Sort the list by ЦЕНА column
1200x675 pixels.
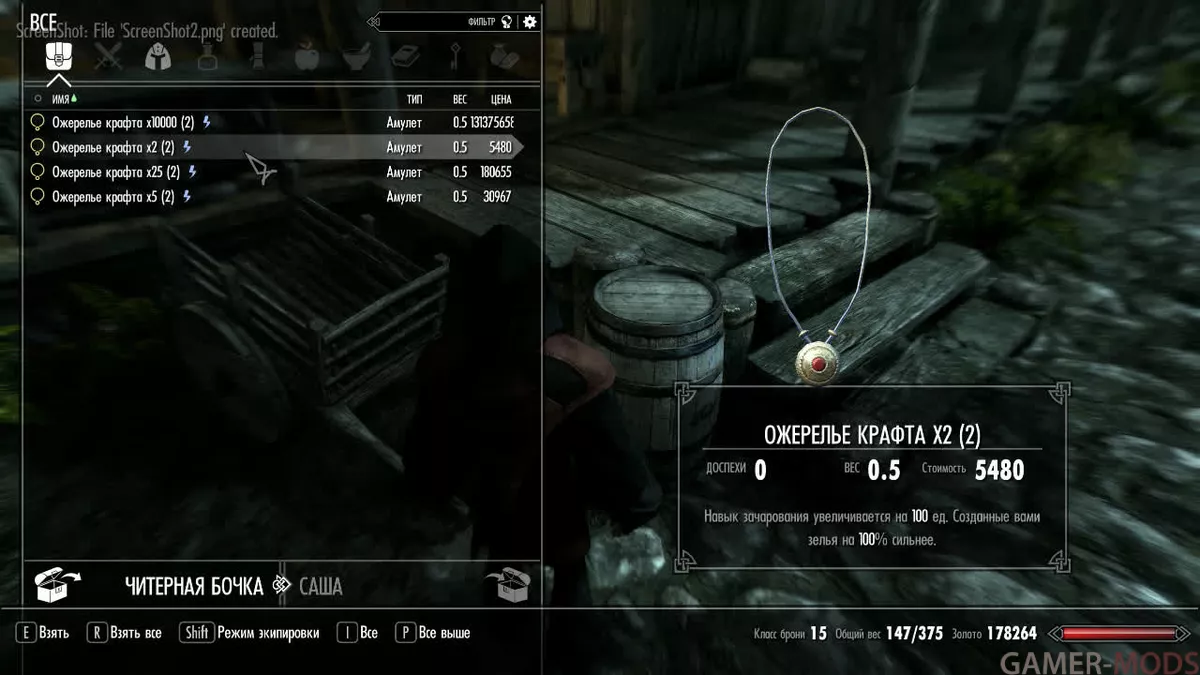click(501, 99)
